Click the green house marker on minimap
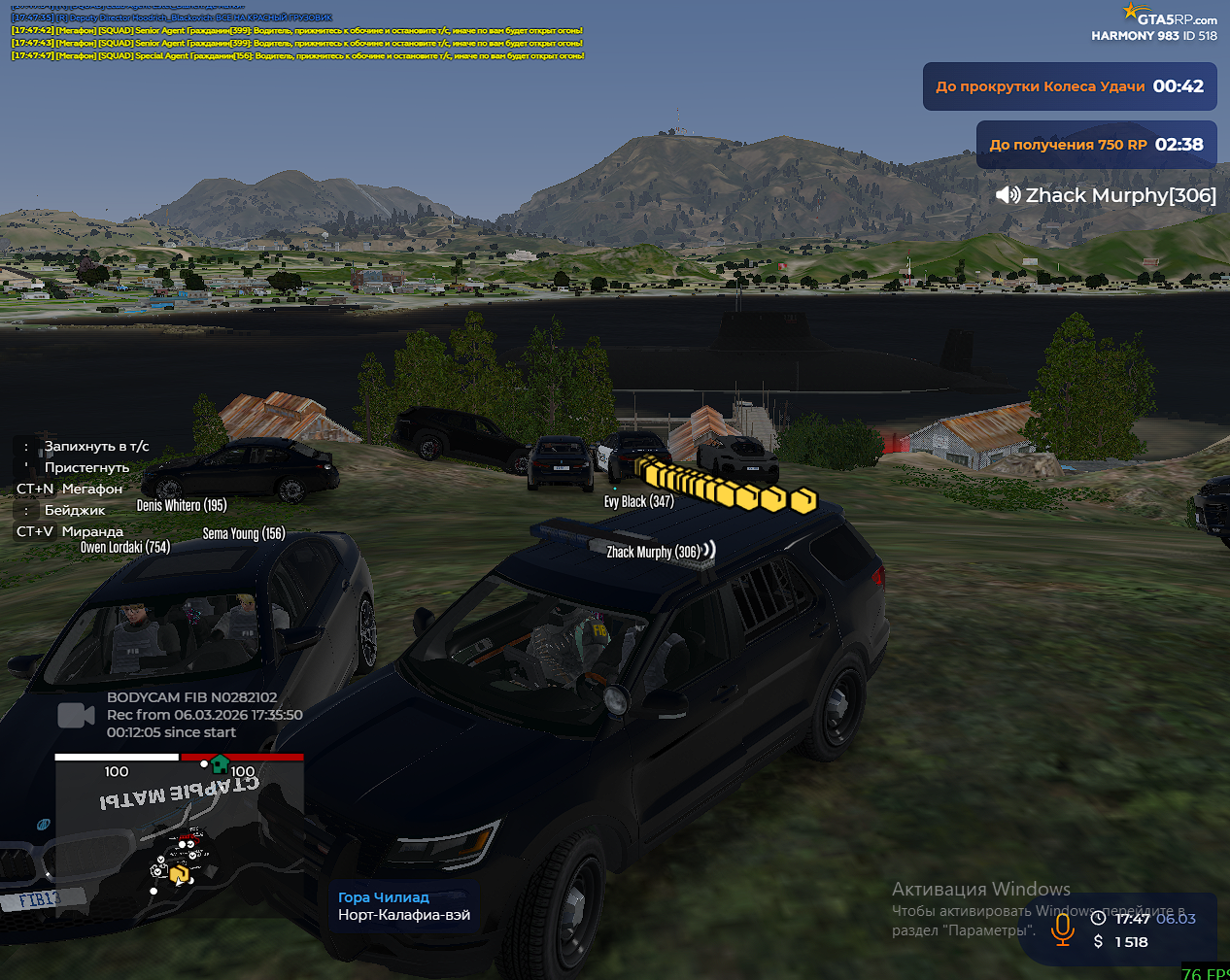Image resolution: width=1230 pixels, height=980 pixels. coord(221,763)
